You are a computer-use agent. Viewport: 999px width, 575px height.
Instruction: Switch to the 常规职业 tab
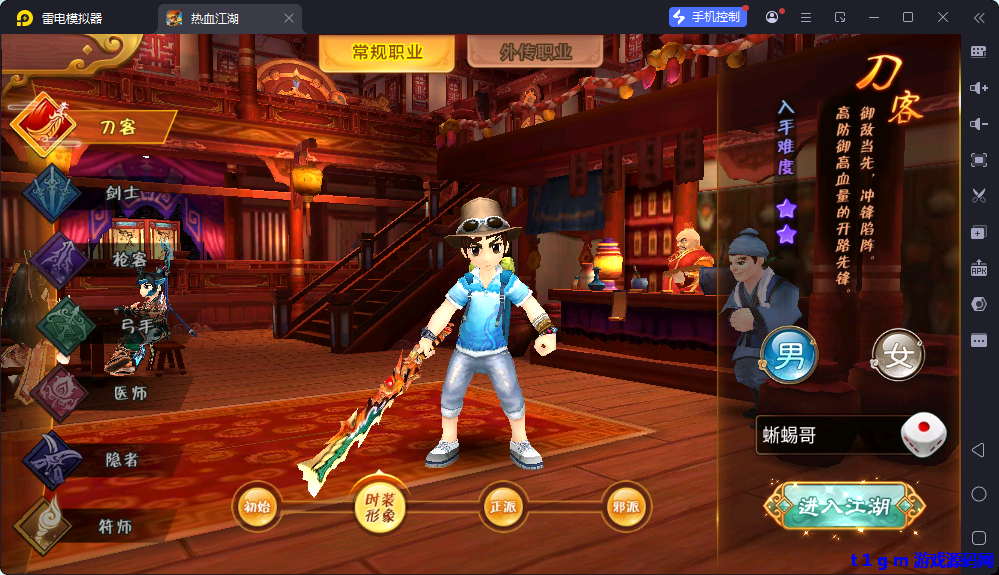pos(387,53)
